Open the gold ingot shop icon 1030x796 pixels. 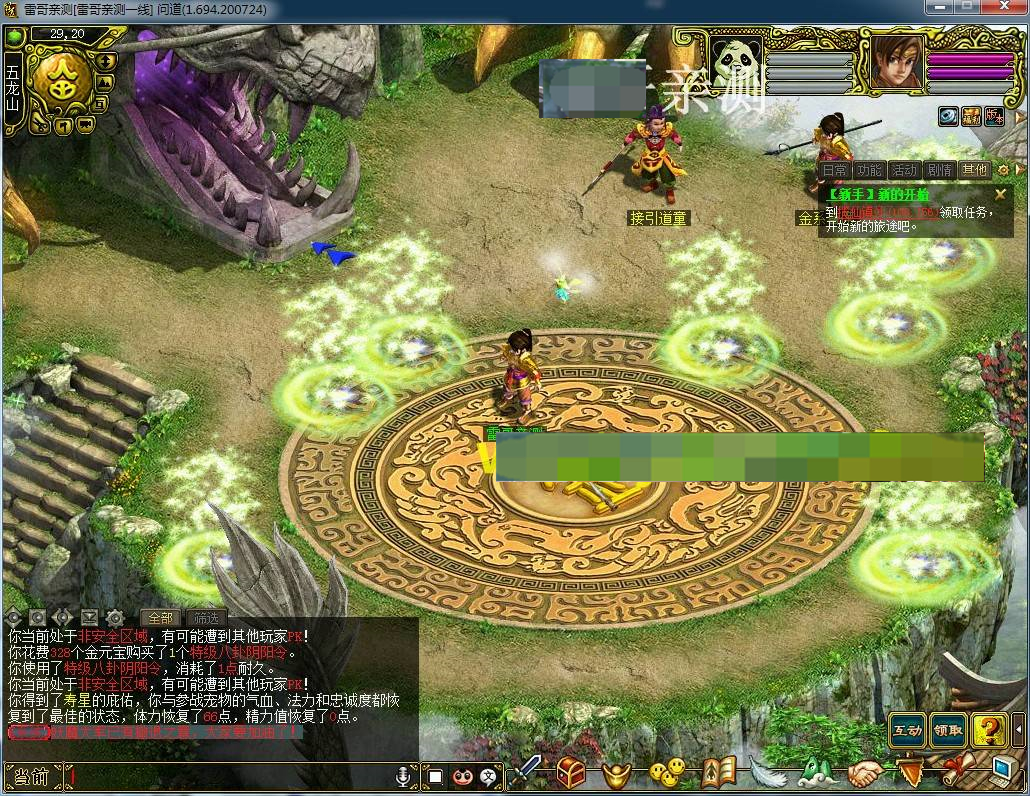pos(618,773)
